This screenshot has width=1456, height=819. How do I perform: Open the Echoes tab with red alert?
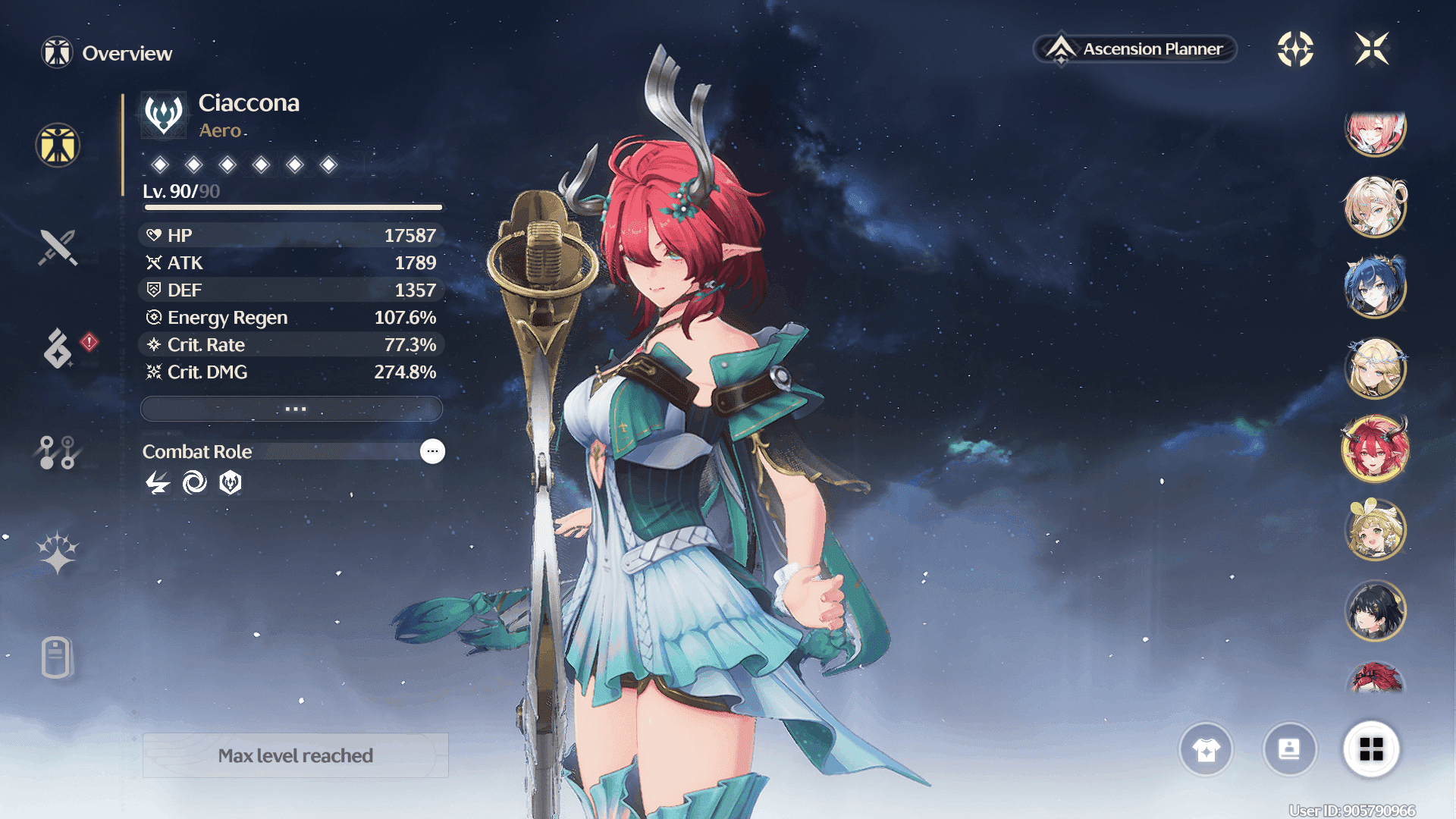59,348
